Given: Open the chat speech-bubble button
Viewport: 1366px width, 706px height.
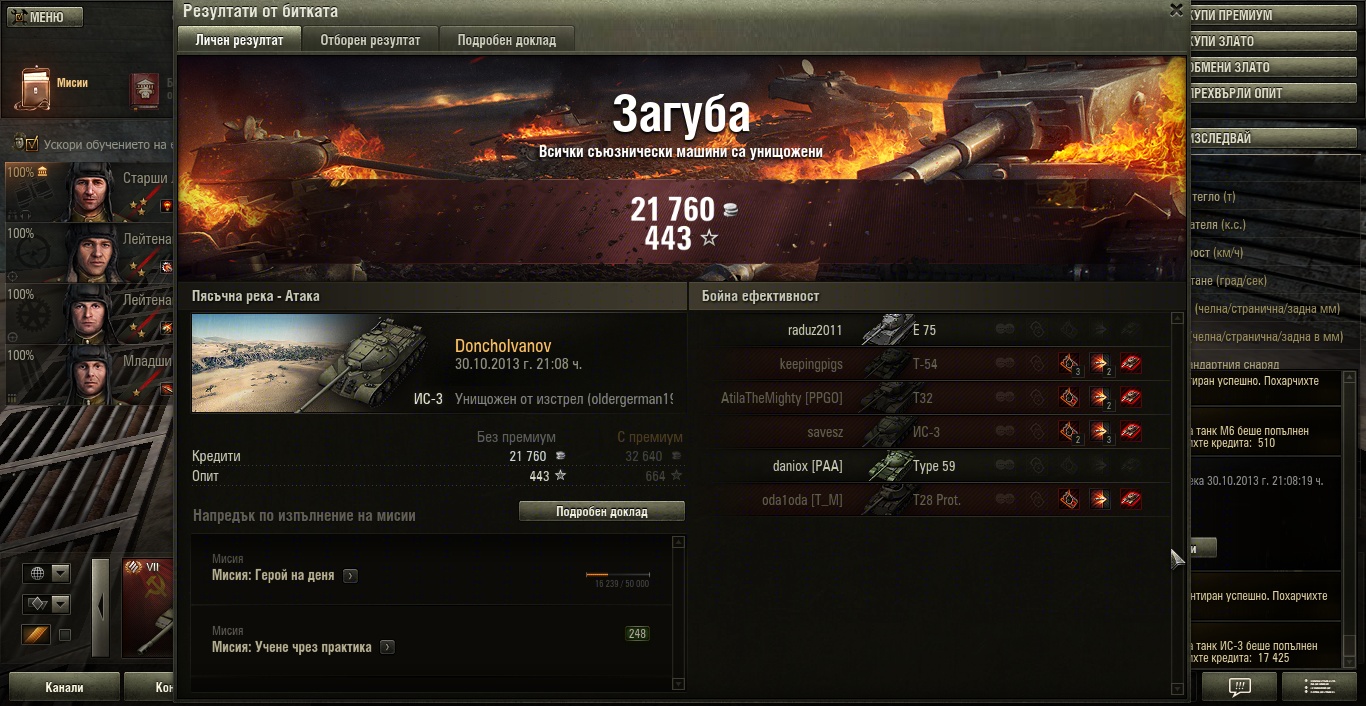Looking at the screenshot, I should click(x=1239, y=687).
